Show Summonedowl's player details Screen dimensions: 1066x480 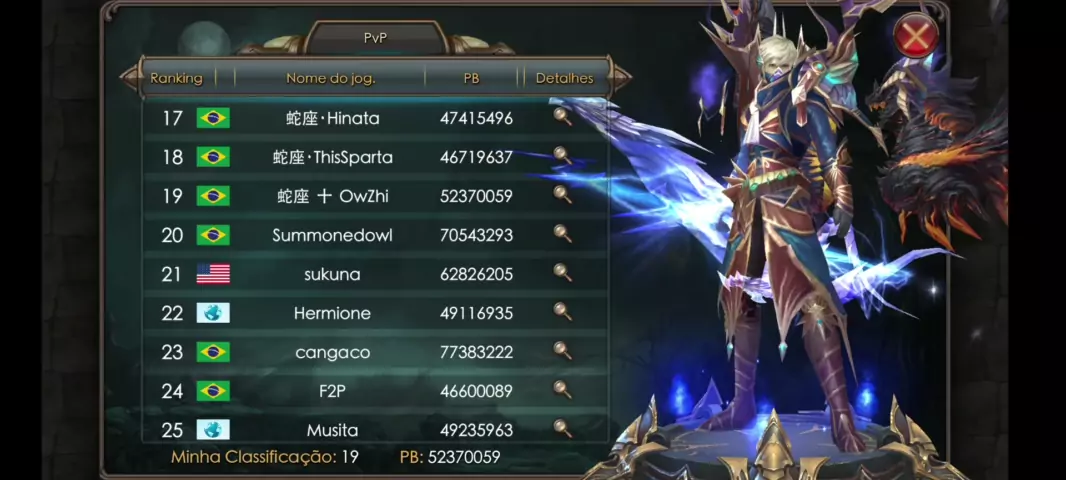(x=563, y=234)
